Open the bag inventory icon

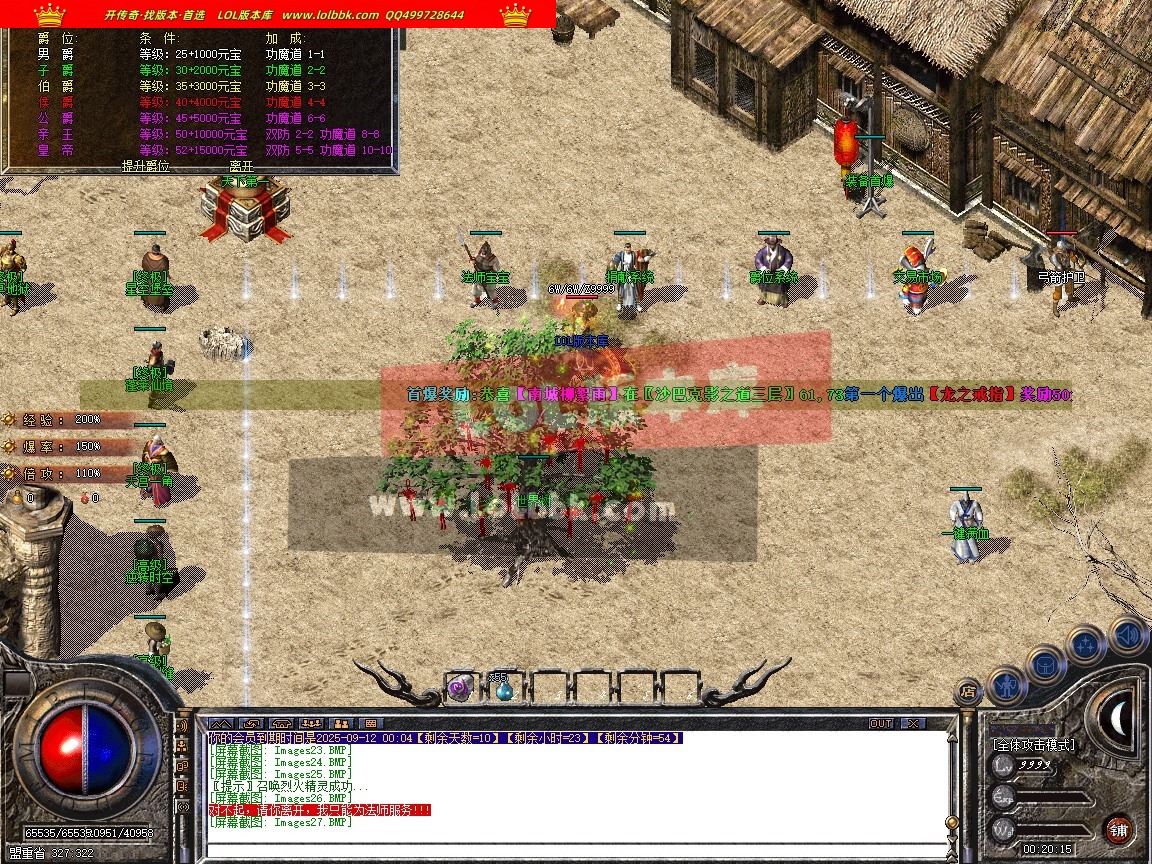point(1046,663)
